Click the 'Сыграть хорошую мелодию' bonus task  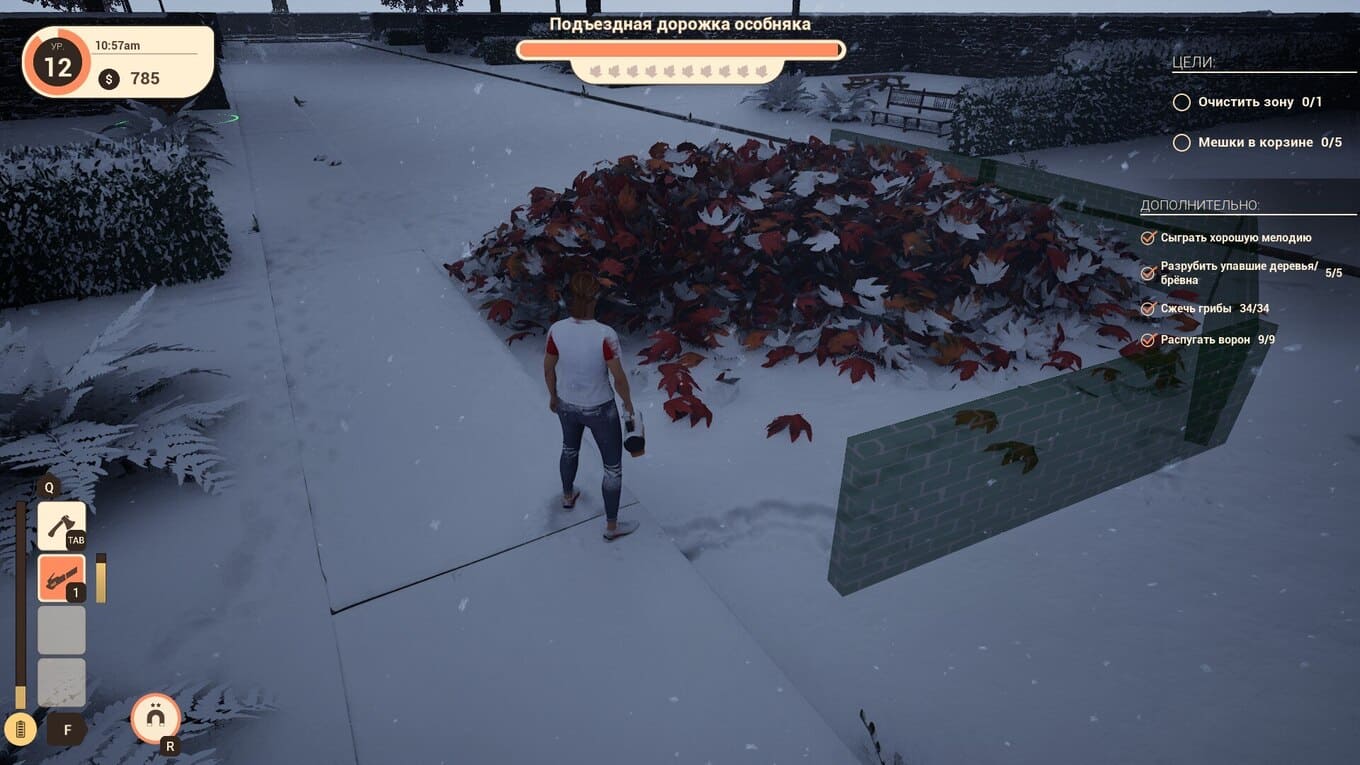pos(1235,238)
